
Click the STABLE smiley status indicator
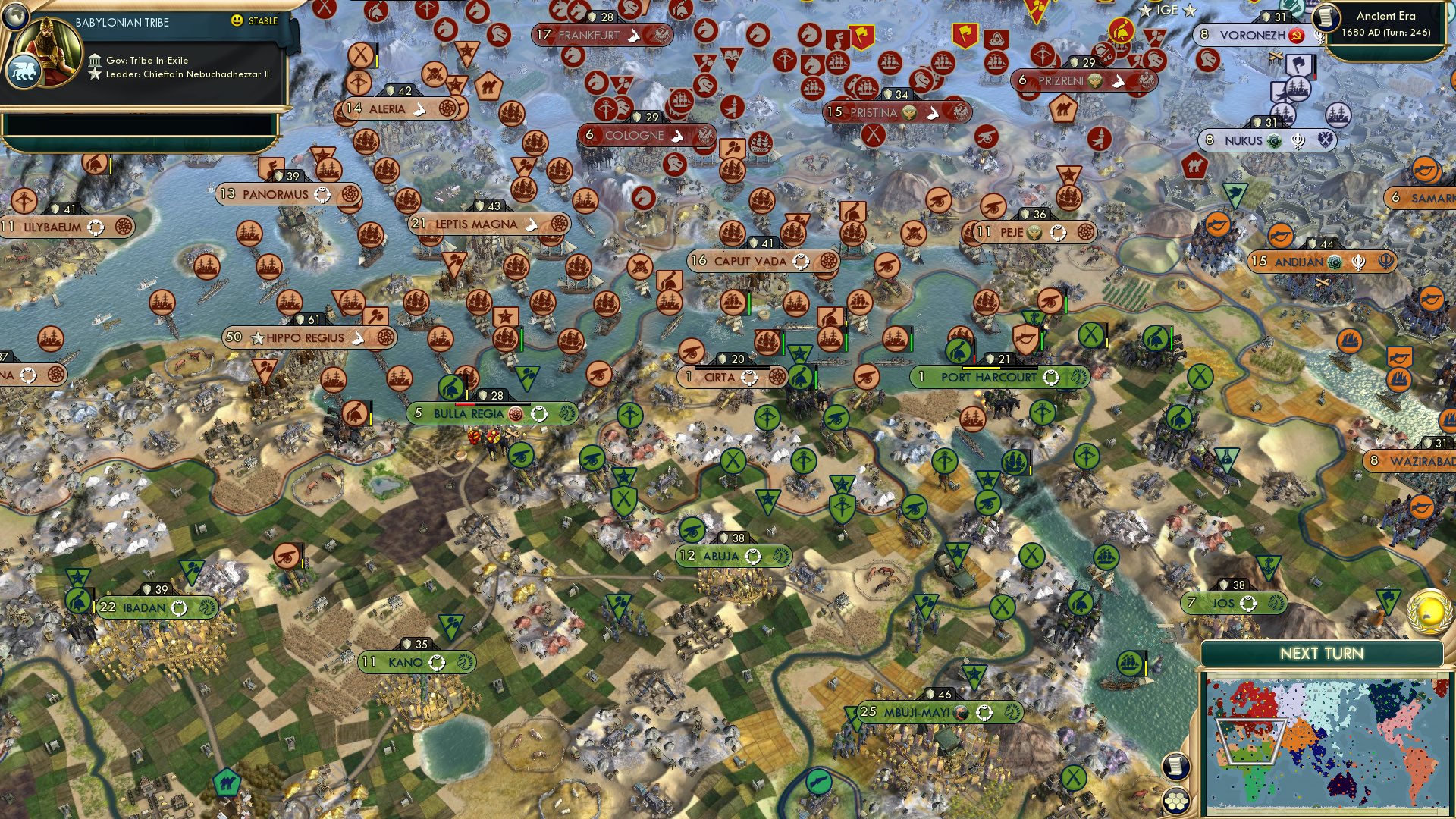click(x=238, y=21)
